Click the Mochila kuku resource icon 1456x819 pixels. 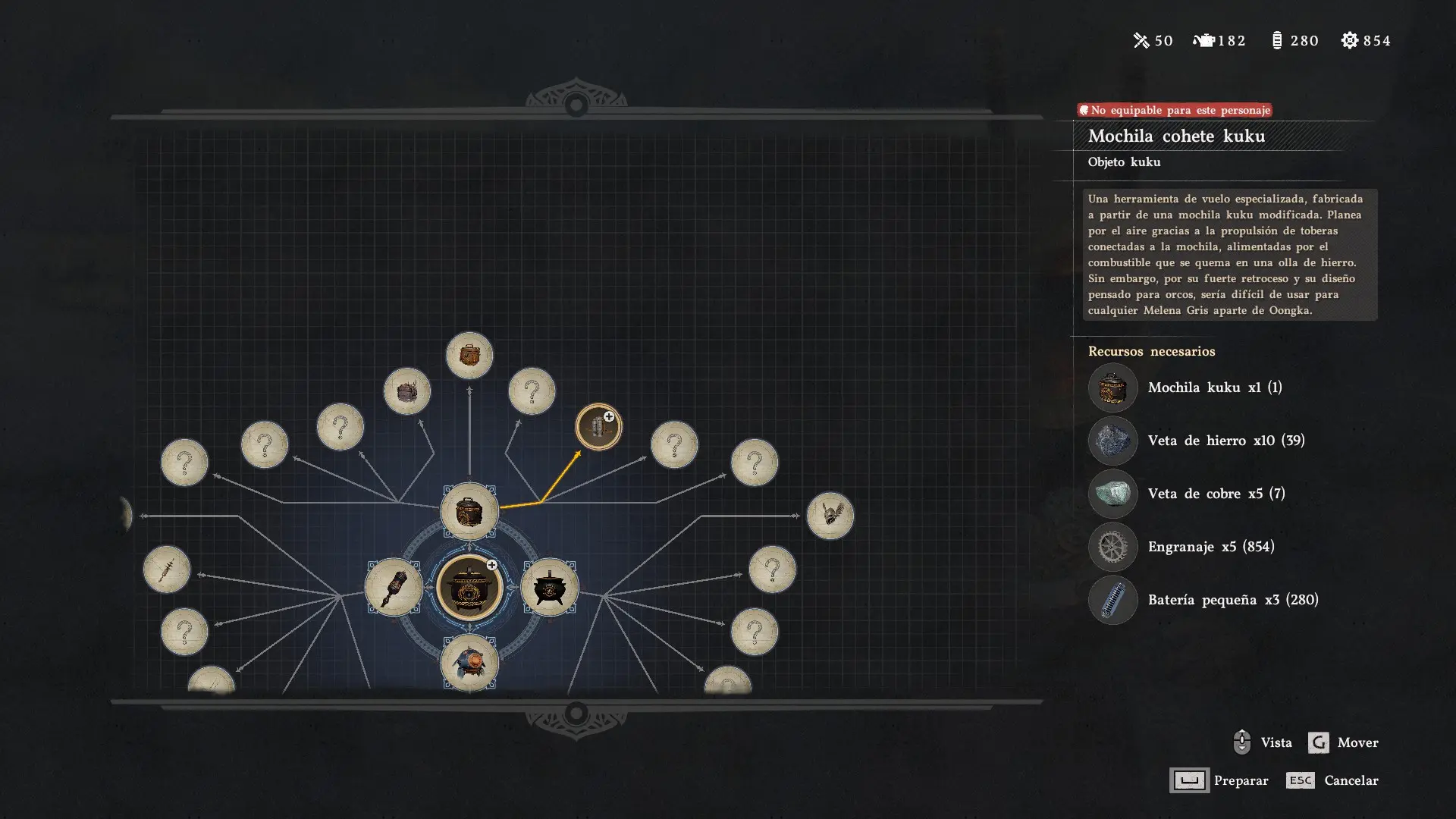(1112, 388)
